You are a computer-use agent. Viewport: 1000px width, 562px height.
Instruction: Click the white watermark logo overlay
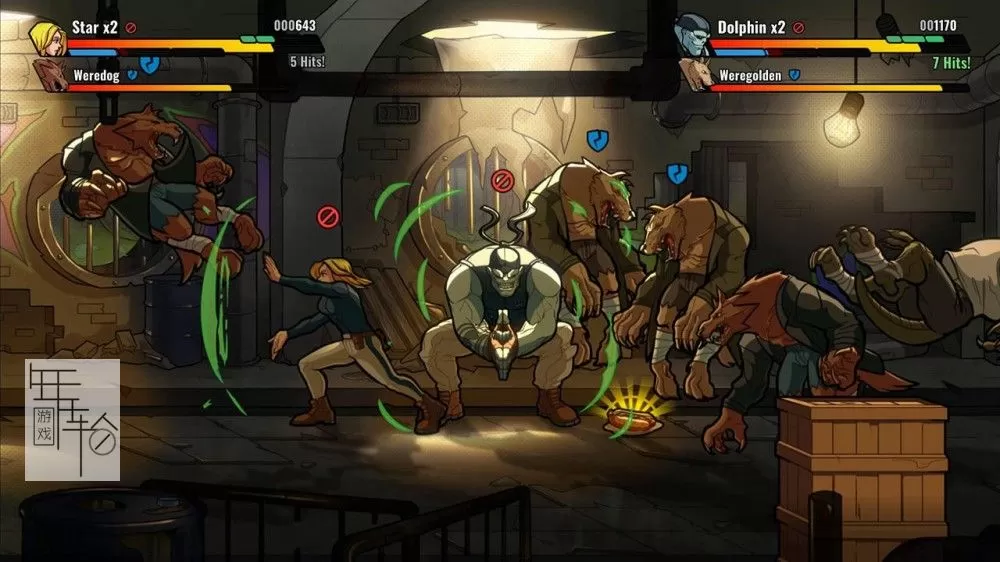coord(72,420)
